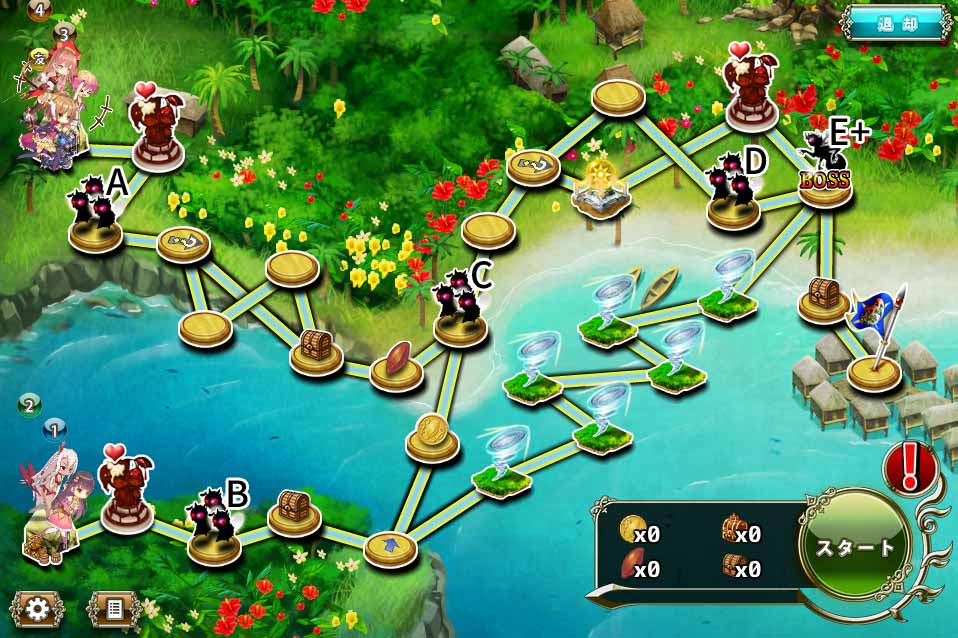Select enemy node B on the map
958x638 pixels.
click(x=215, y=525)
